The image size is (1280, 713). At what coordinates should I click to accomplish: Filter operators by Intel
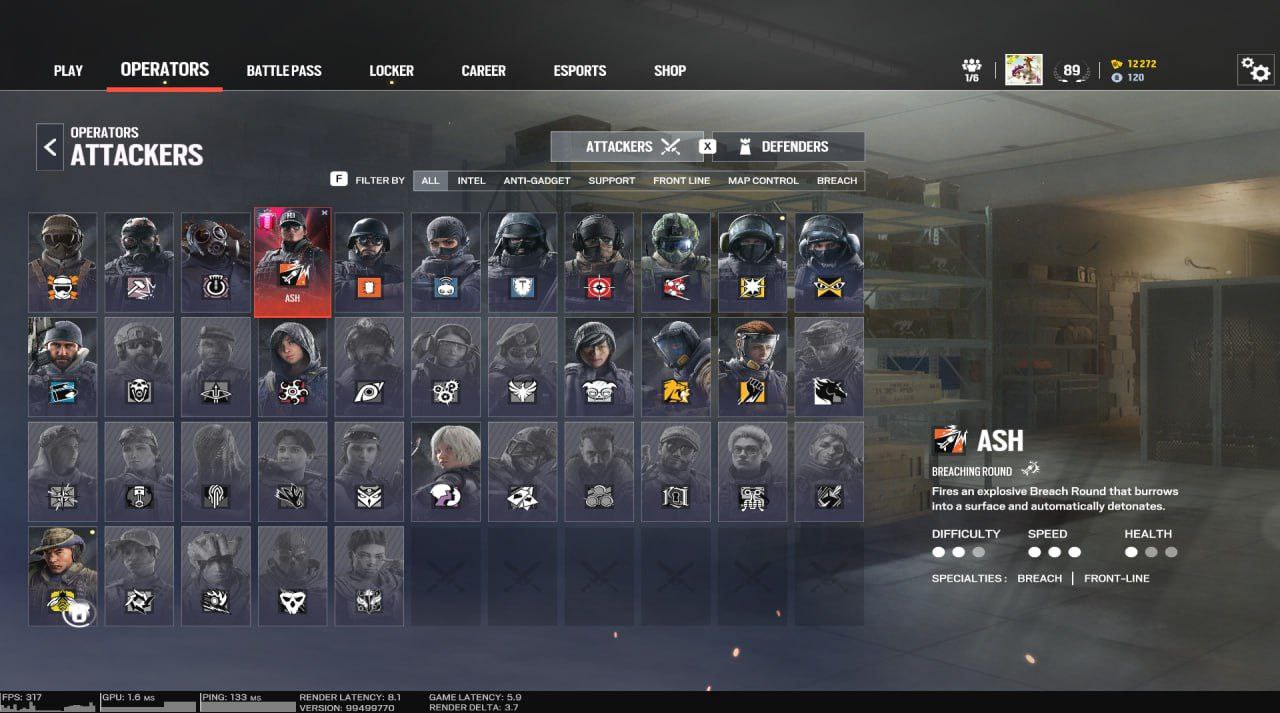tap(471, 181)
